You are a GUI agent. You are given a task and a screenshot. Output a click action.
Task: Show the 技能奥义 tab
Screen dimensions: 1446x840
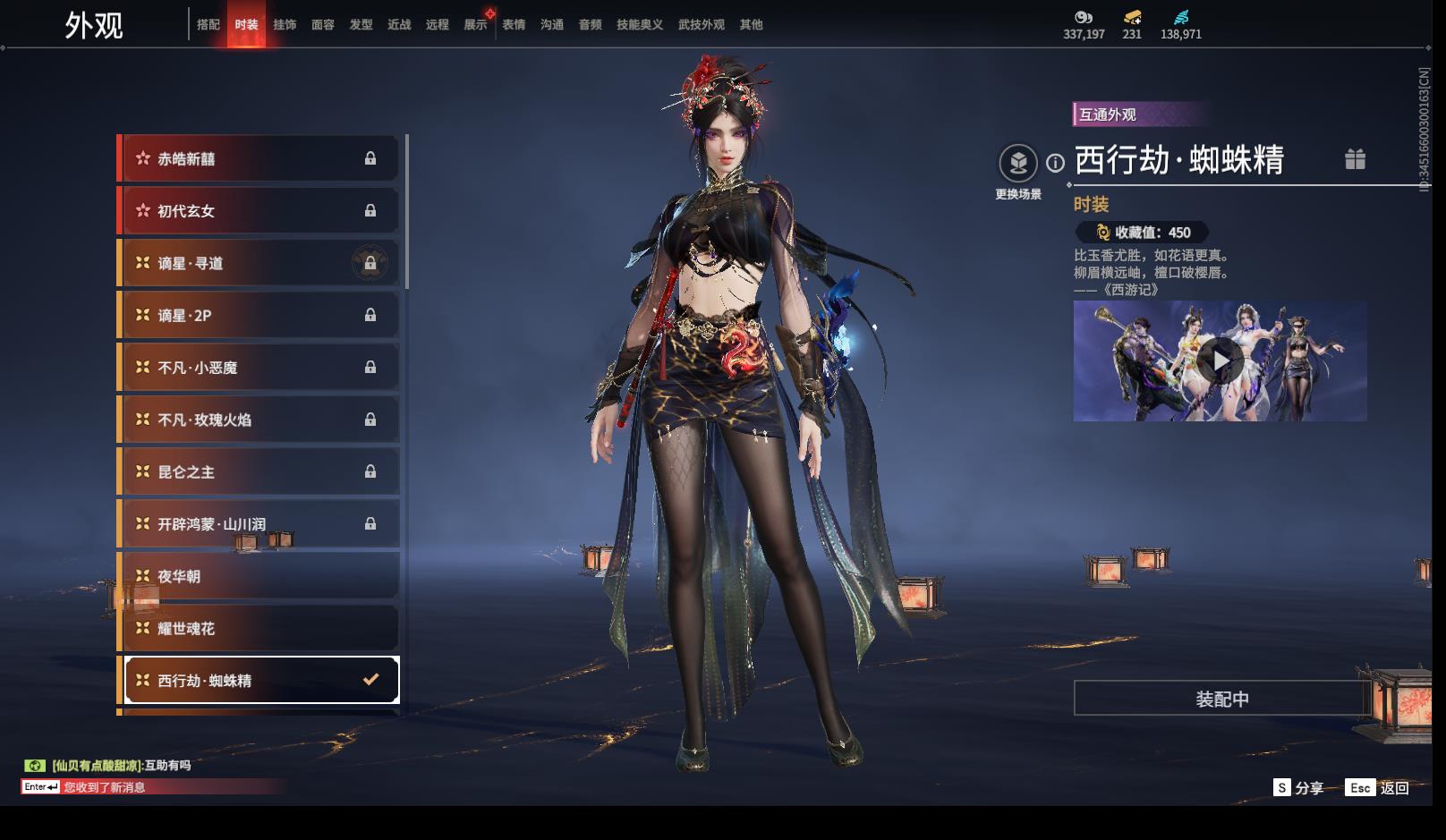[640, 25]
